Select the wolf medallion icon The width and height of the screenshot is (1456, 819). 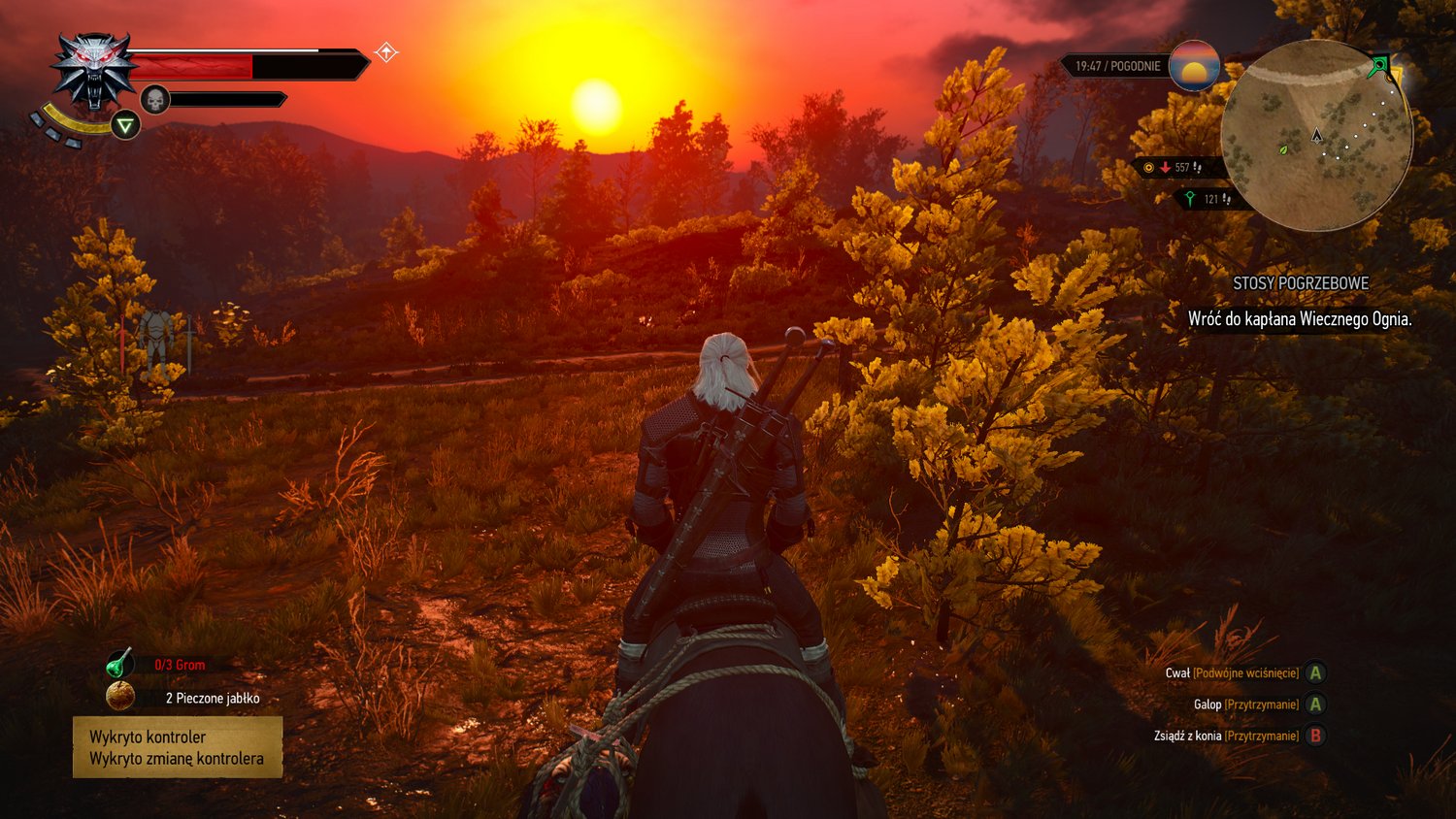coord(94,71)
